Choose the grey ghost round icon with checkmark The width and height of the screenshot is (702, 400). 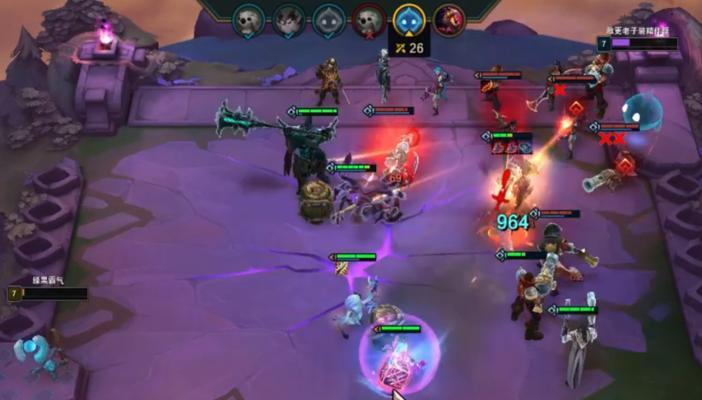(328, 19)
